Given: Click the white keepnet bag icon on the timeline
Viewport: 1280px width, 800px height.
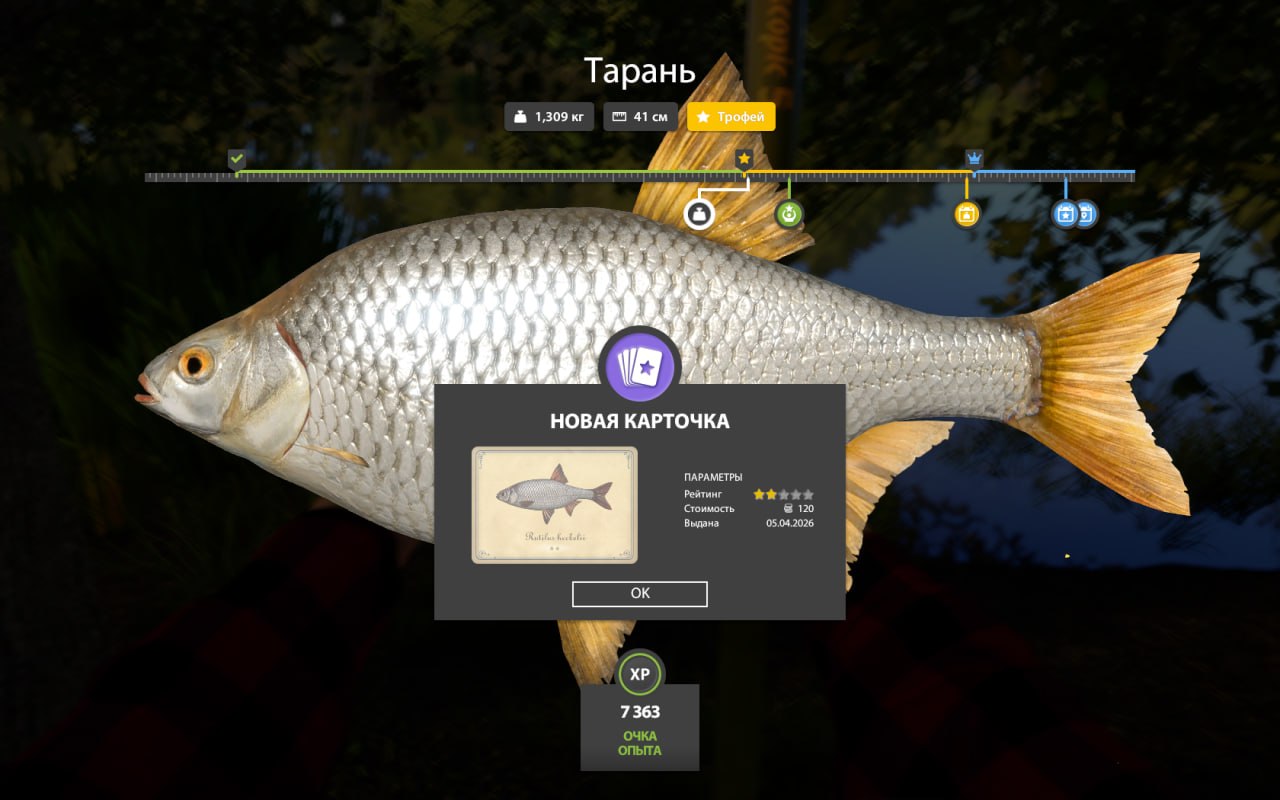Looking at the screenshot, I should tap(700, 213).
